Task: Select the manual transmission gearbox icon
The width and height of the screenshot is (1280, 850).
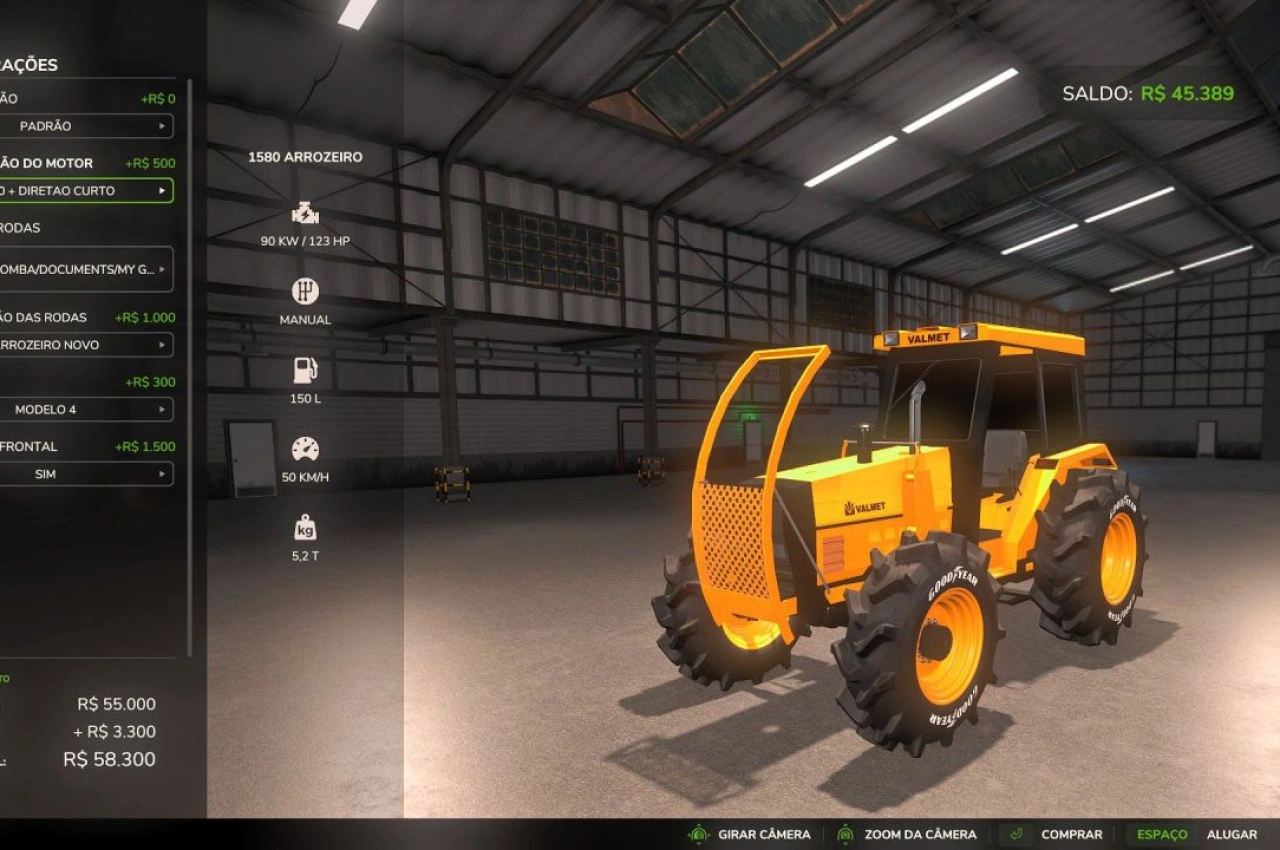Action: click(305, 291)
